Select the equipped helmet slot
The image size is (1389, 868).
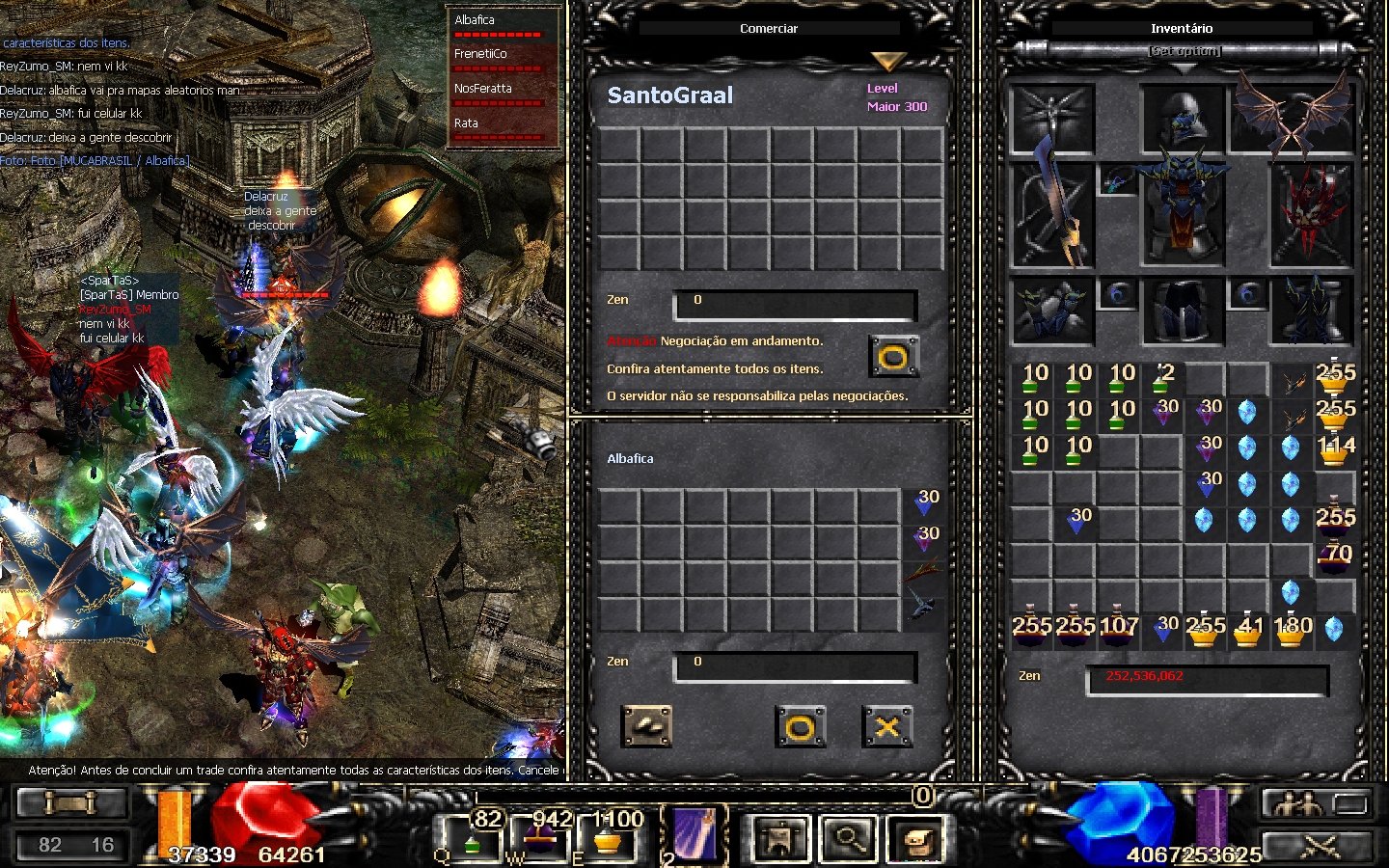(x=1183, y=119)
